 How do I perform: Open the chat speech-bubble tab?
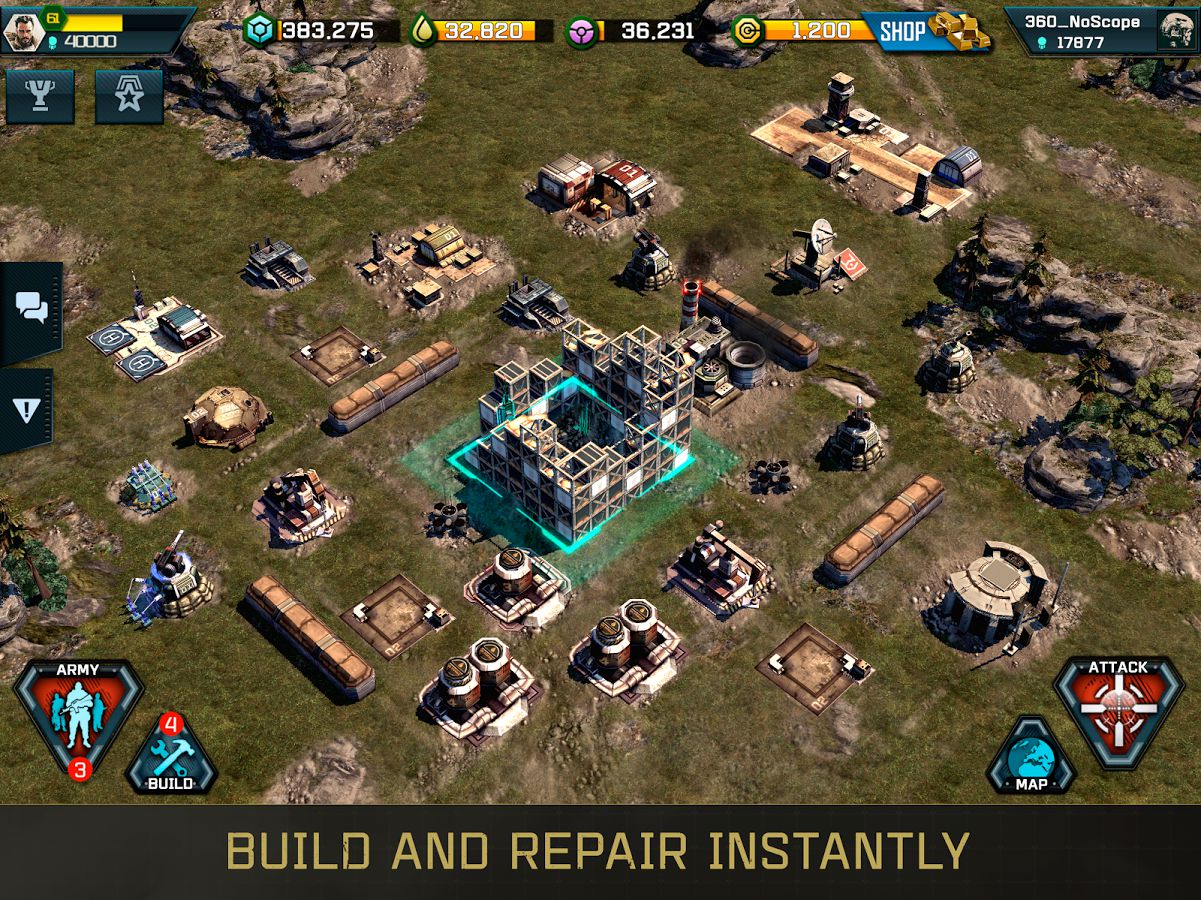click(32, 311)
